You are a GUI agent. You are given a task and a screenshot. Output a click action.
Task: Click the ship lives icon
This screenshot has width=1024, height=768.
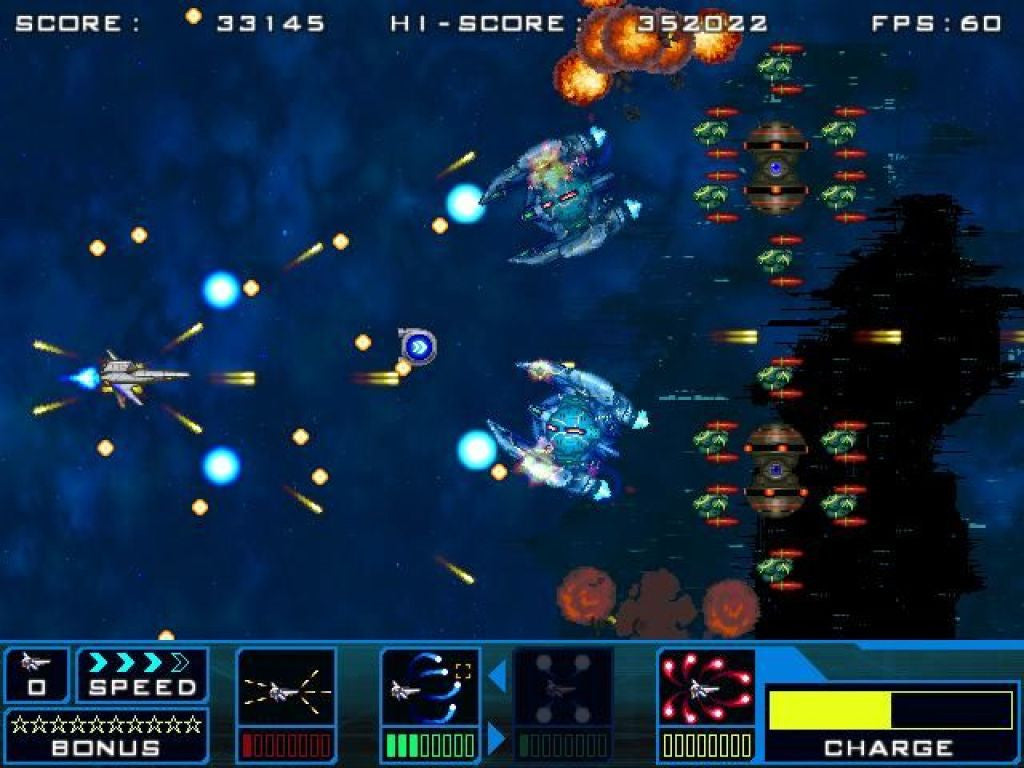(x=36, y=662)
